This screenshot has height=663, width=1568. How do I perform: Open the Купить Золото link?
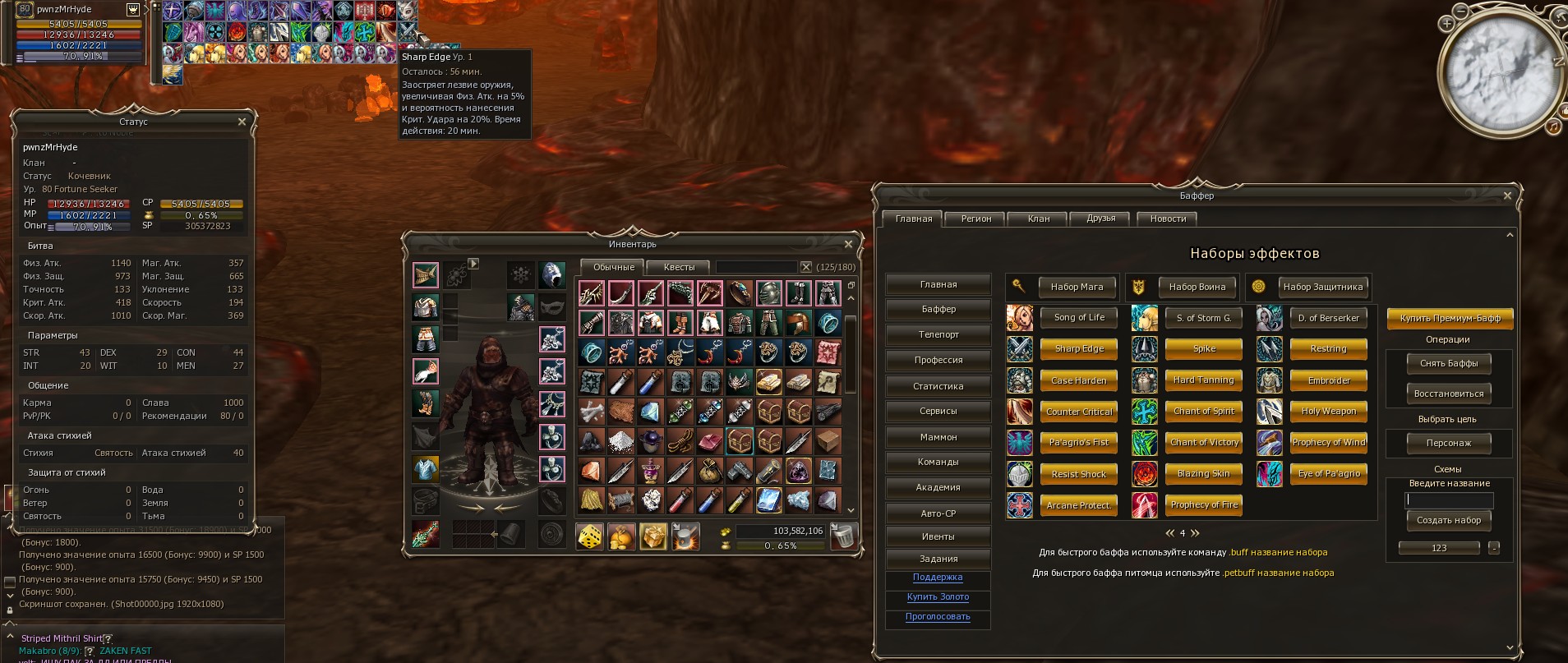(x=938, y=597)
